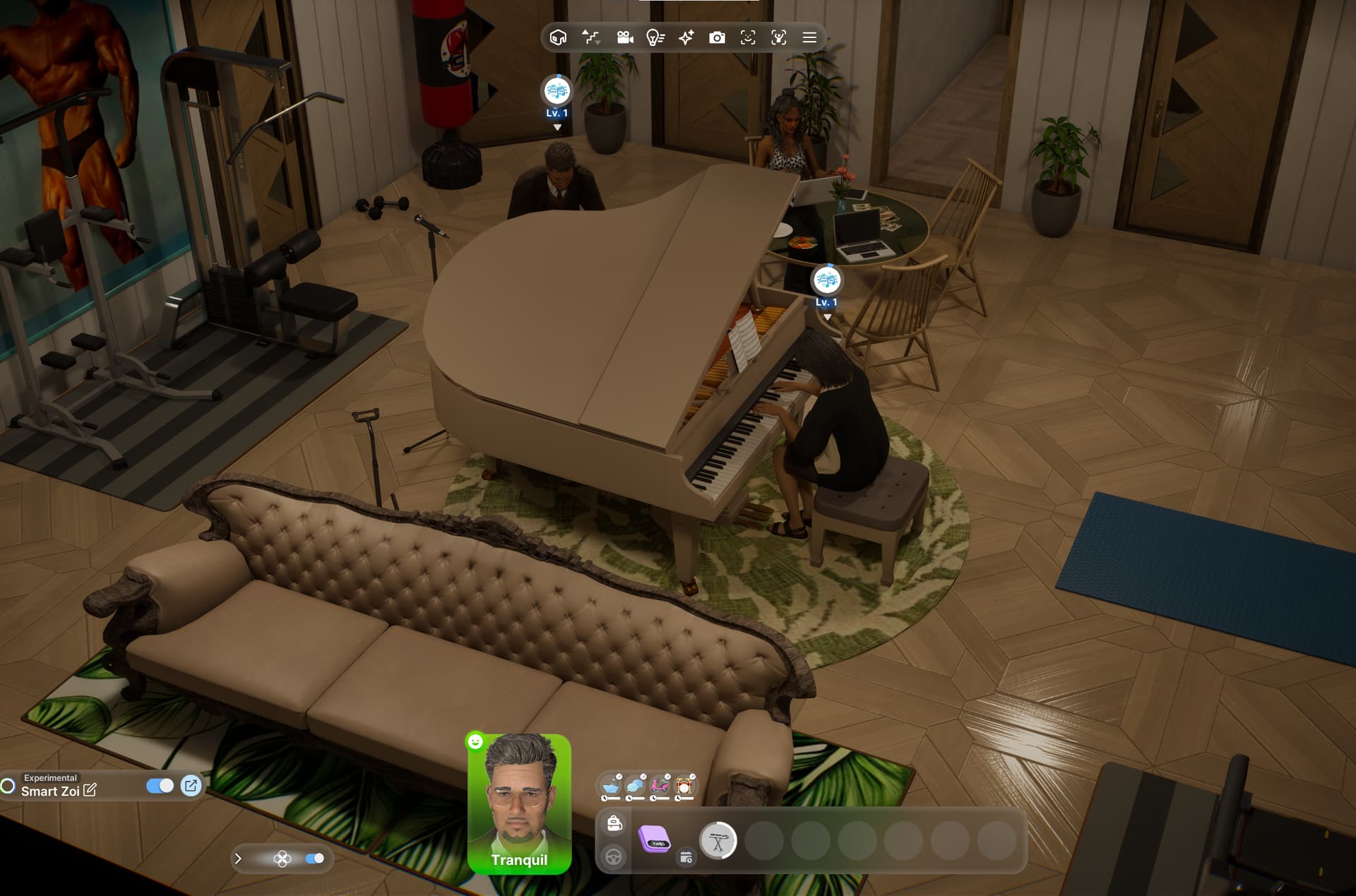Toggle the Smart Zoi switch
Viewport: 1356px width, 896px height.
coord(160,786)
